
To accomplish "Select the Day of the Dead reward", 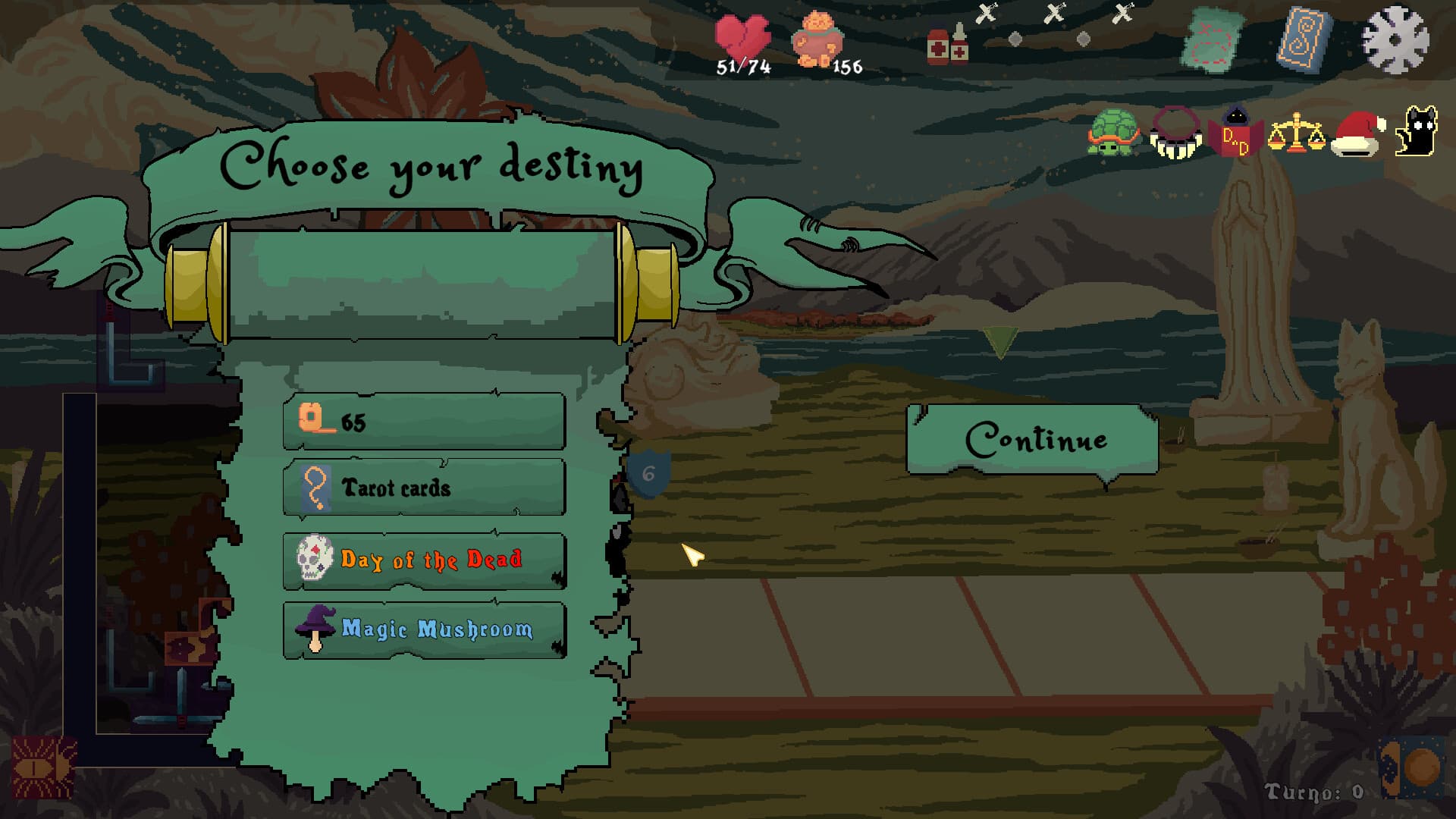I will 424,560.
